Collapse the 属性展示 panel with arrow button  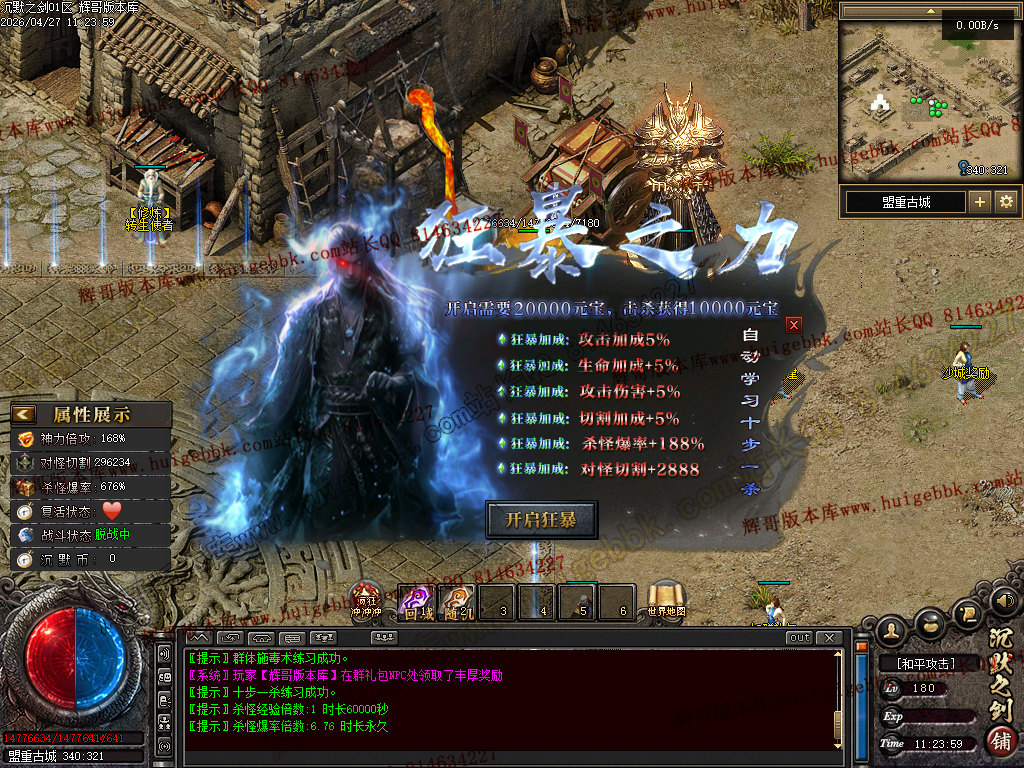point(24,413)
